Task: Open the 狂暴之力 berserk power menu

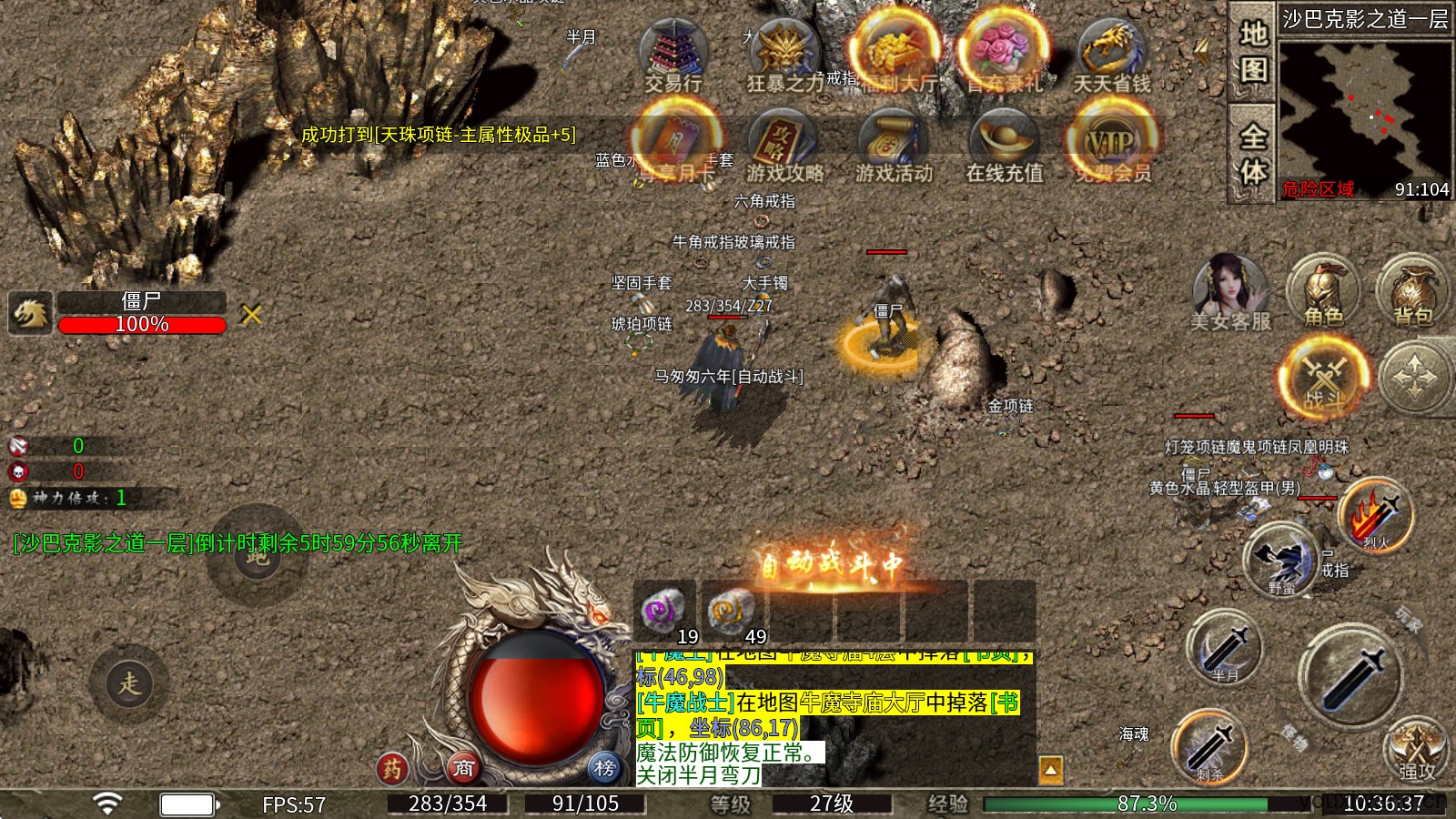Action: [784, 53]
